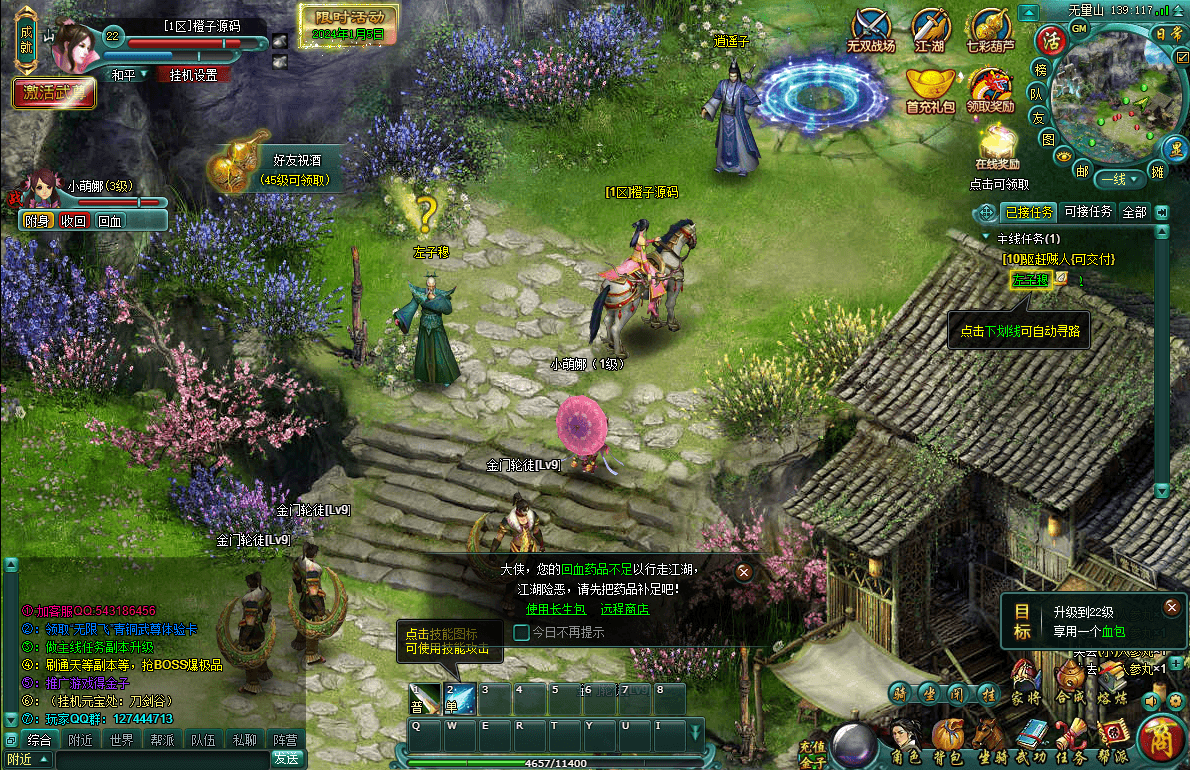
Task: Open the 背包 bag icon
Action: click(x=946, y=737)
